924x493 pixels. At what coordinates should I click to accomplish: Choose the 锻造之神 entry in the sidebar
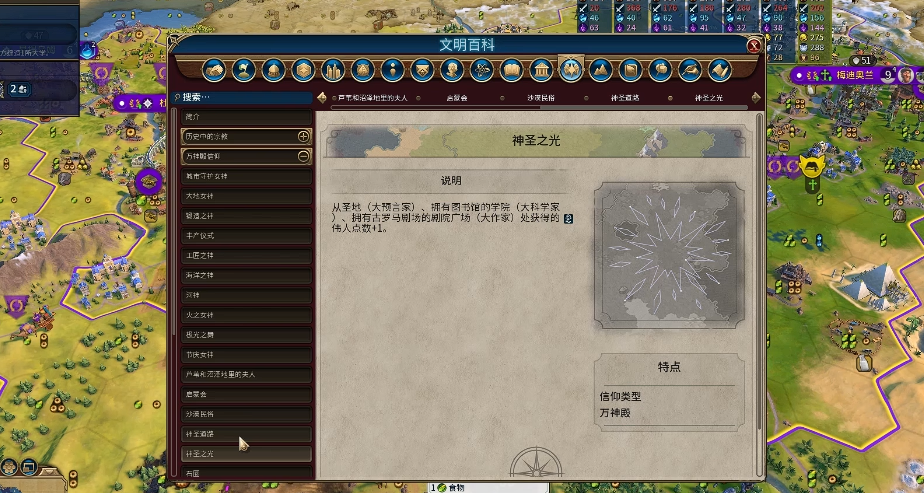[x=200, y=216]
